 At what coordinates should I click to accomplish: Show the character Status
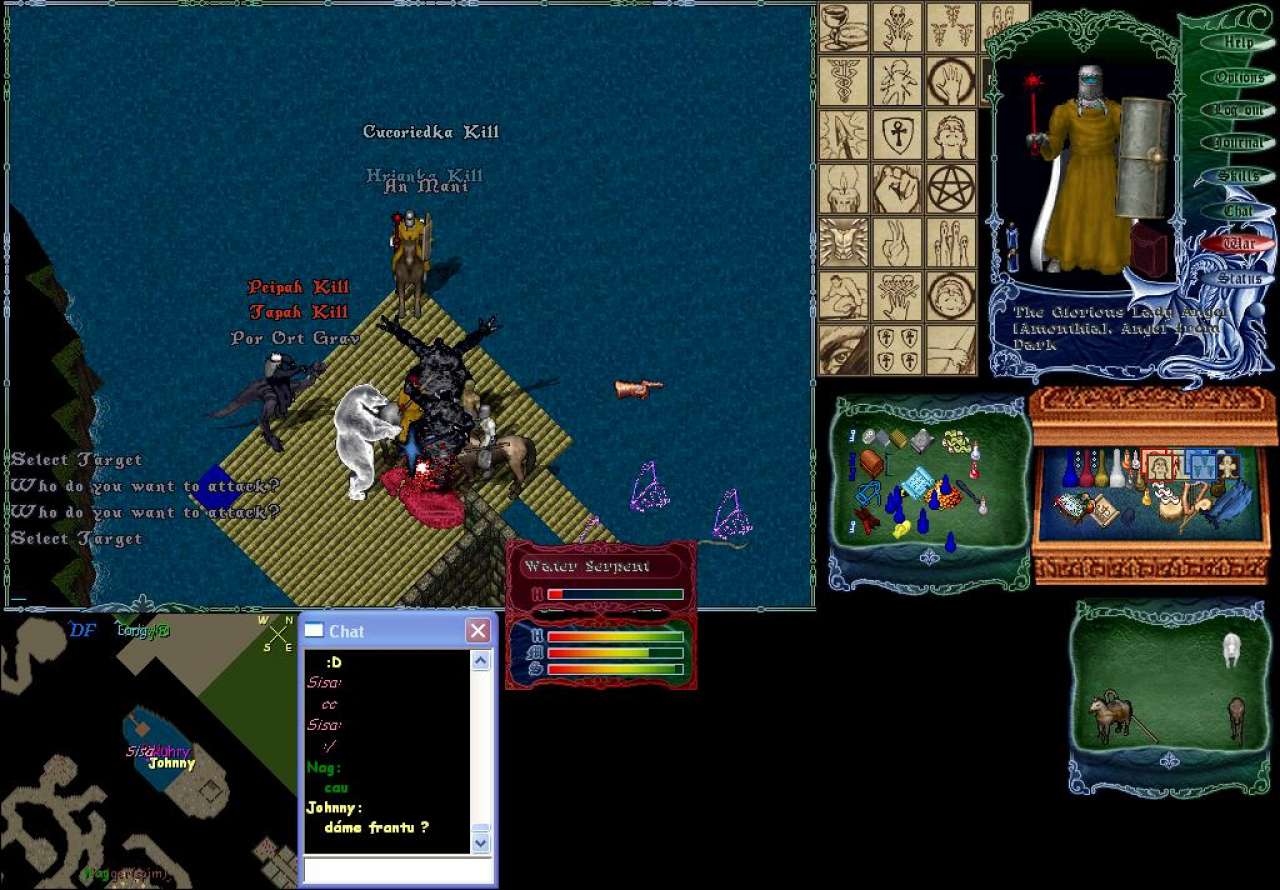click(1238, 278)
